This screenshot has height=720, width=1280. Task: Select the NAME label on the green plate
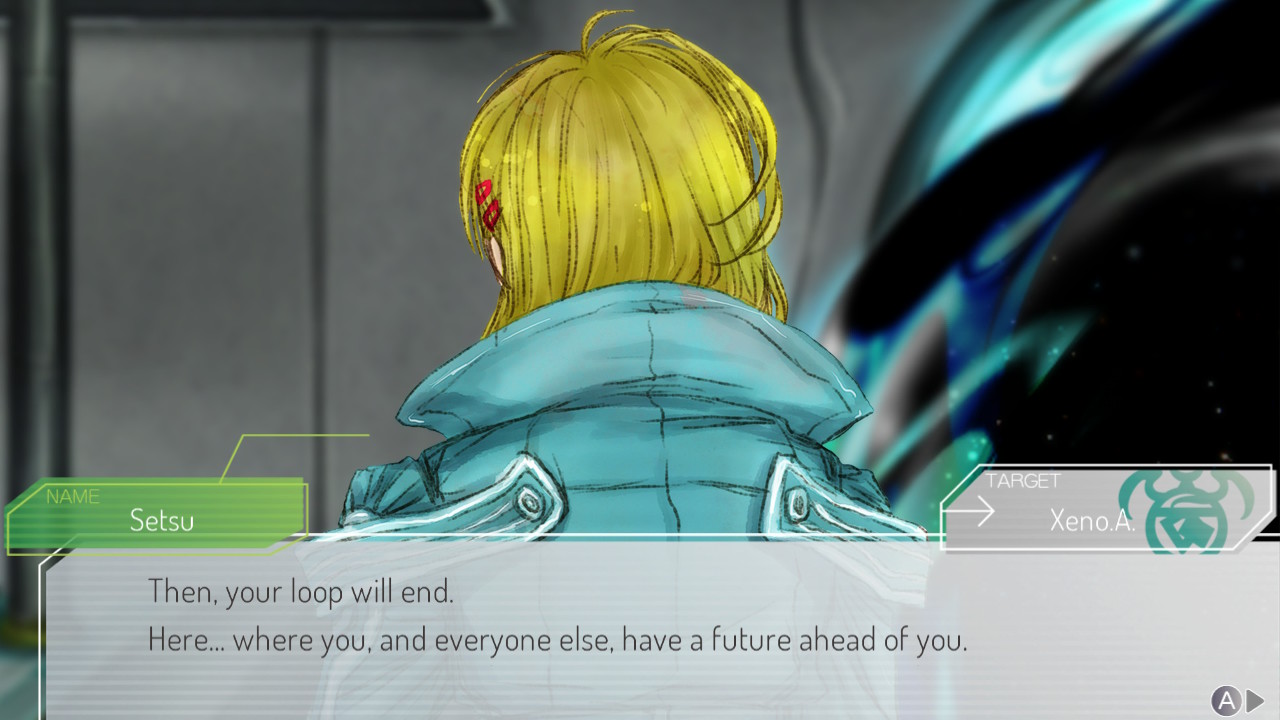[x=74, y=495]
